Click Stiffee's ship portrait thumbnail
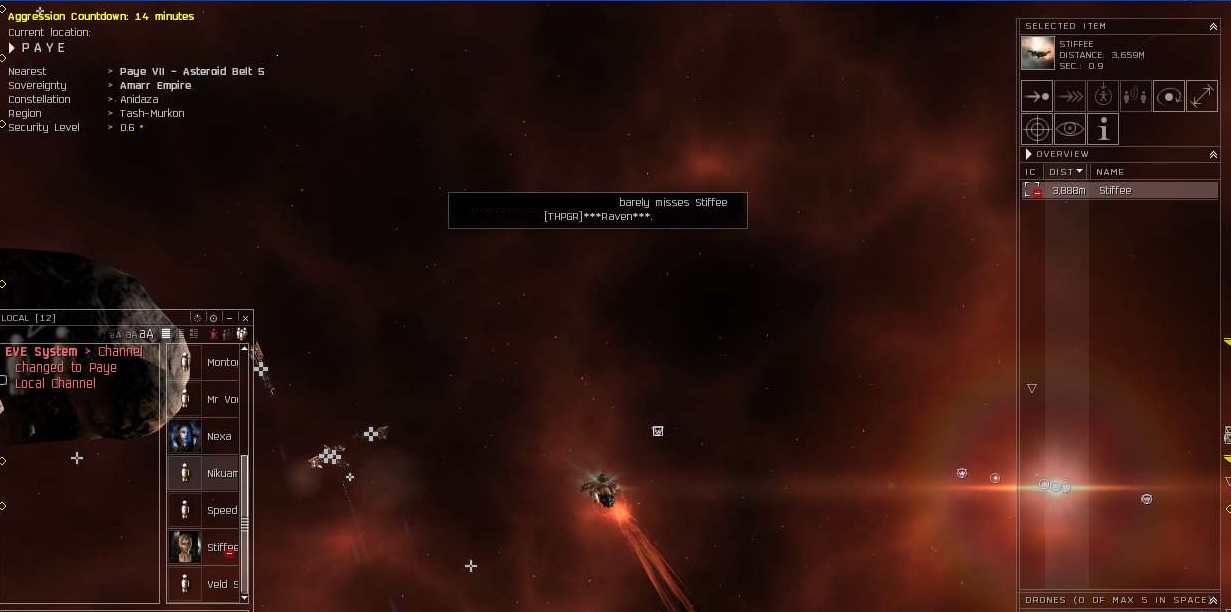1231x612 pixels. point(1037,52)
